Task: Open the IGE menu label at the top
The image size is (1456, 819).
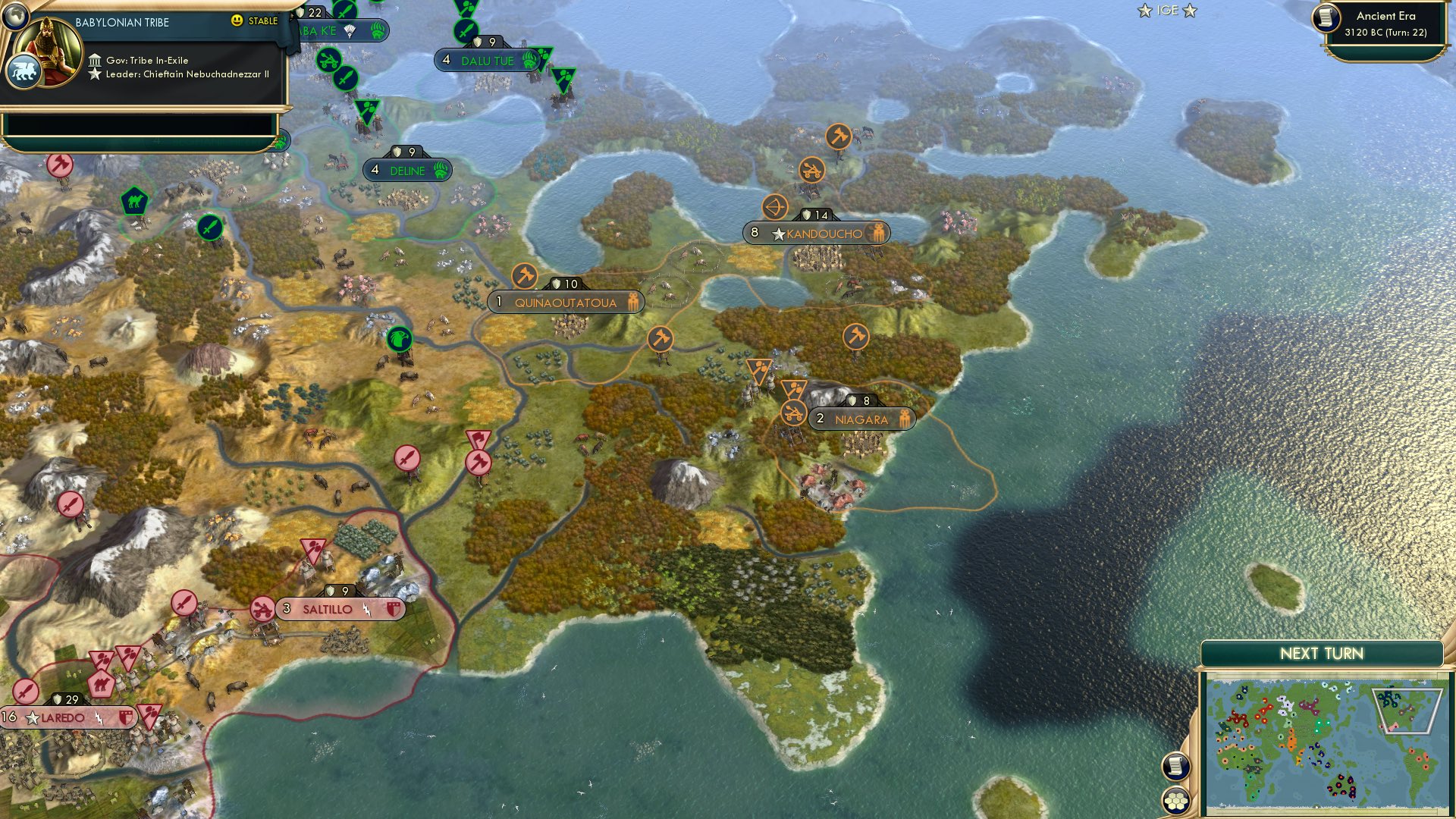Action: click(1166, 11)
